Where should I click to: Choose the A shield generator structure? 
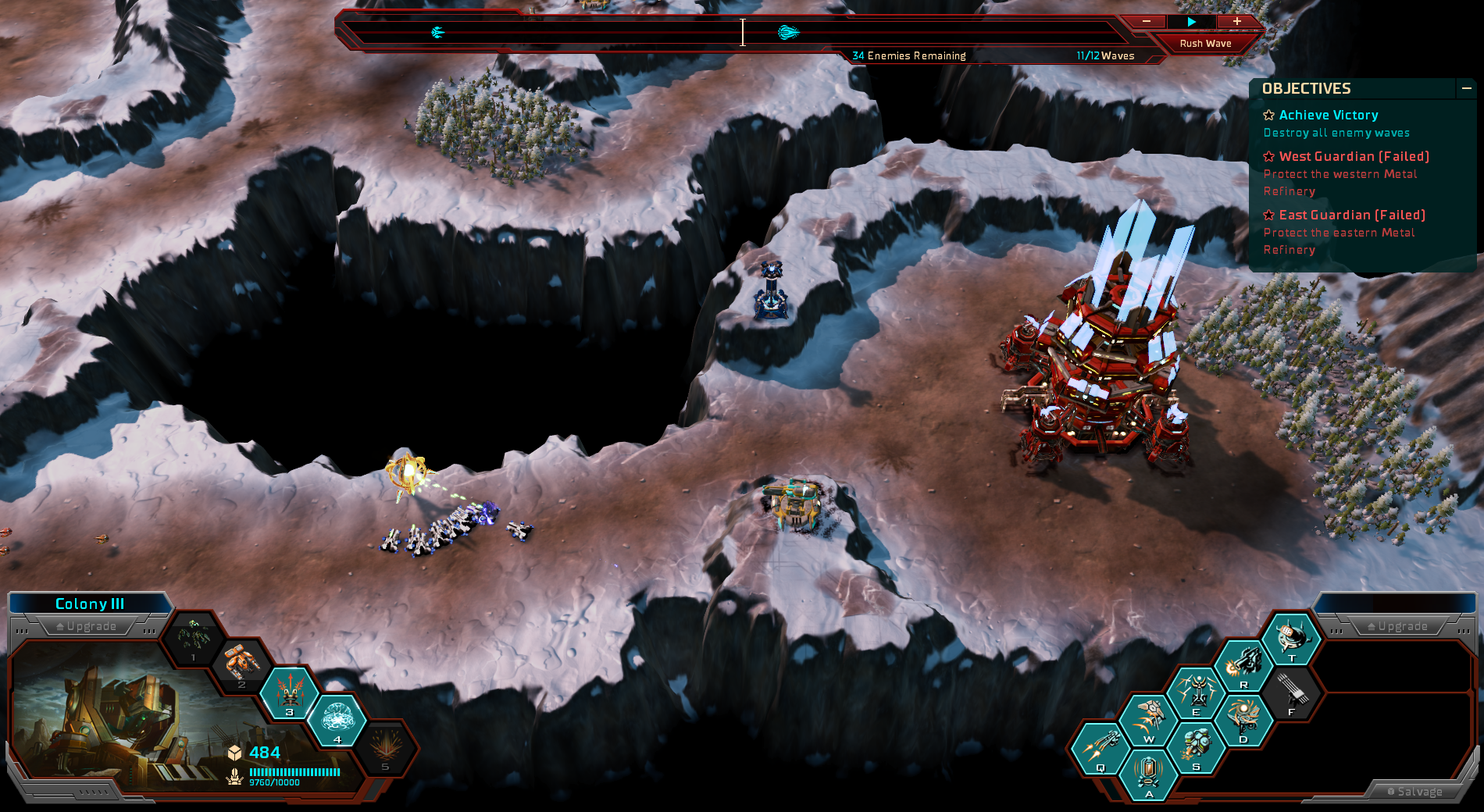coord(1148,774)
